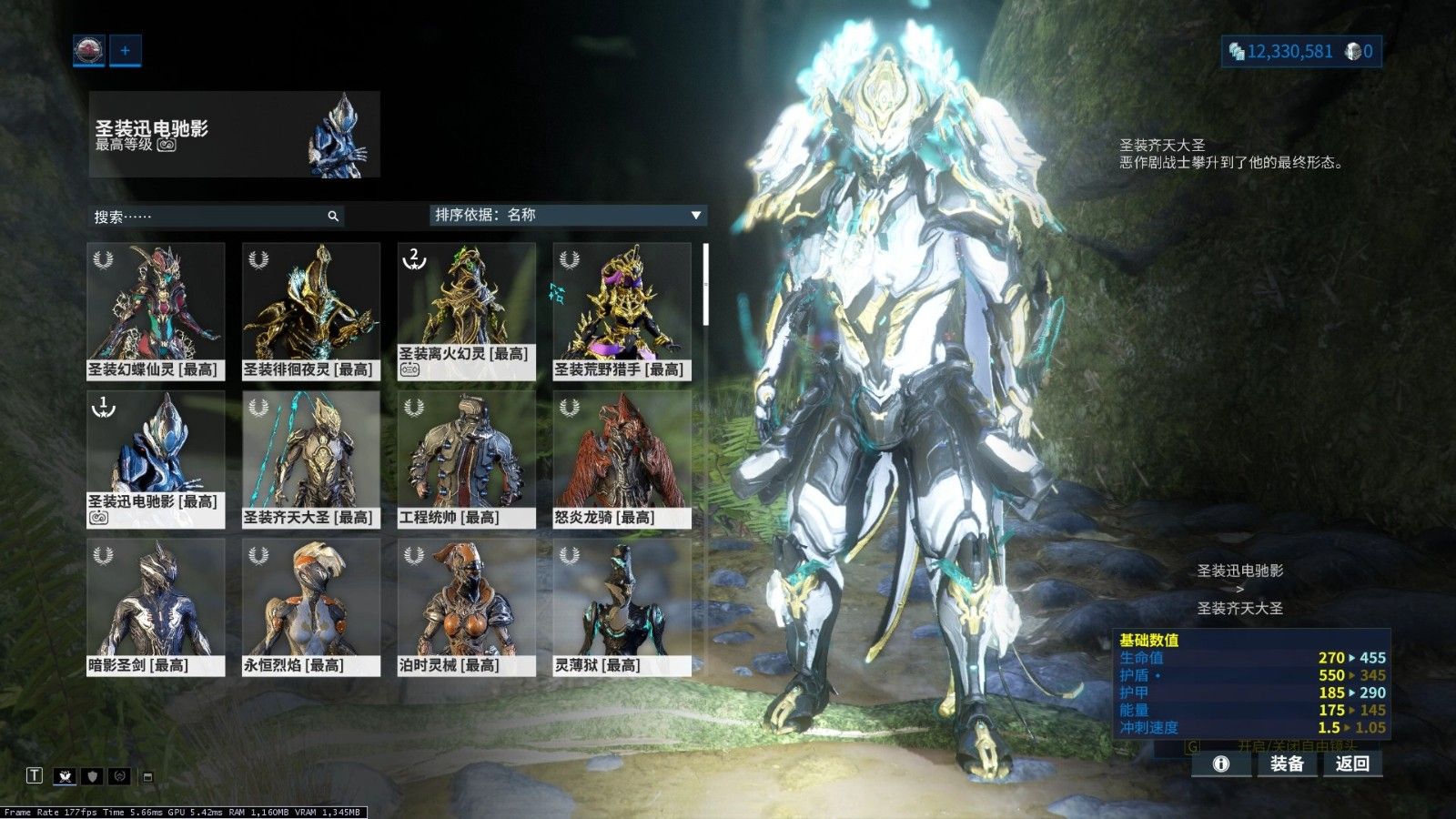Go back with the 返回 button
The height and width of the screenshot is (819, 1456).
[1352, 763]
